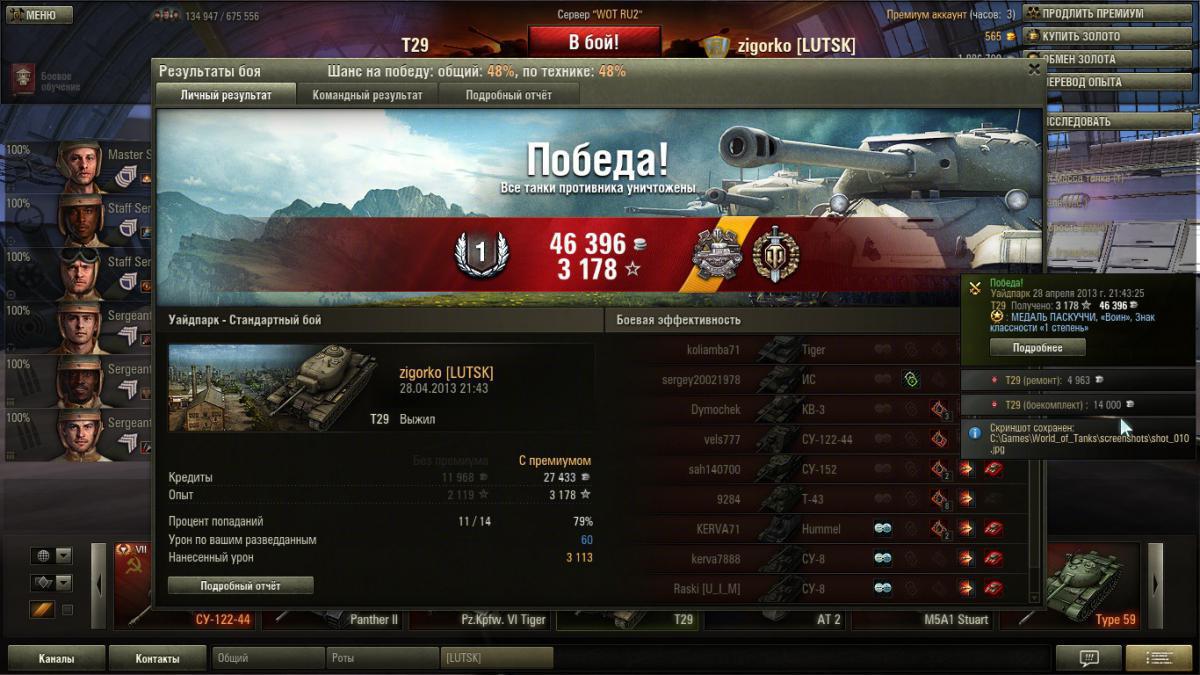The width and height of the screenshot is (1200, 675).
Task: Switch to the Роты chat tab
Action: click(381, 659)
